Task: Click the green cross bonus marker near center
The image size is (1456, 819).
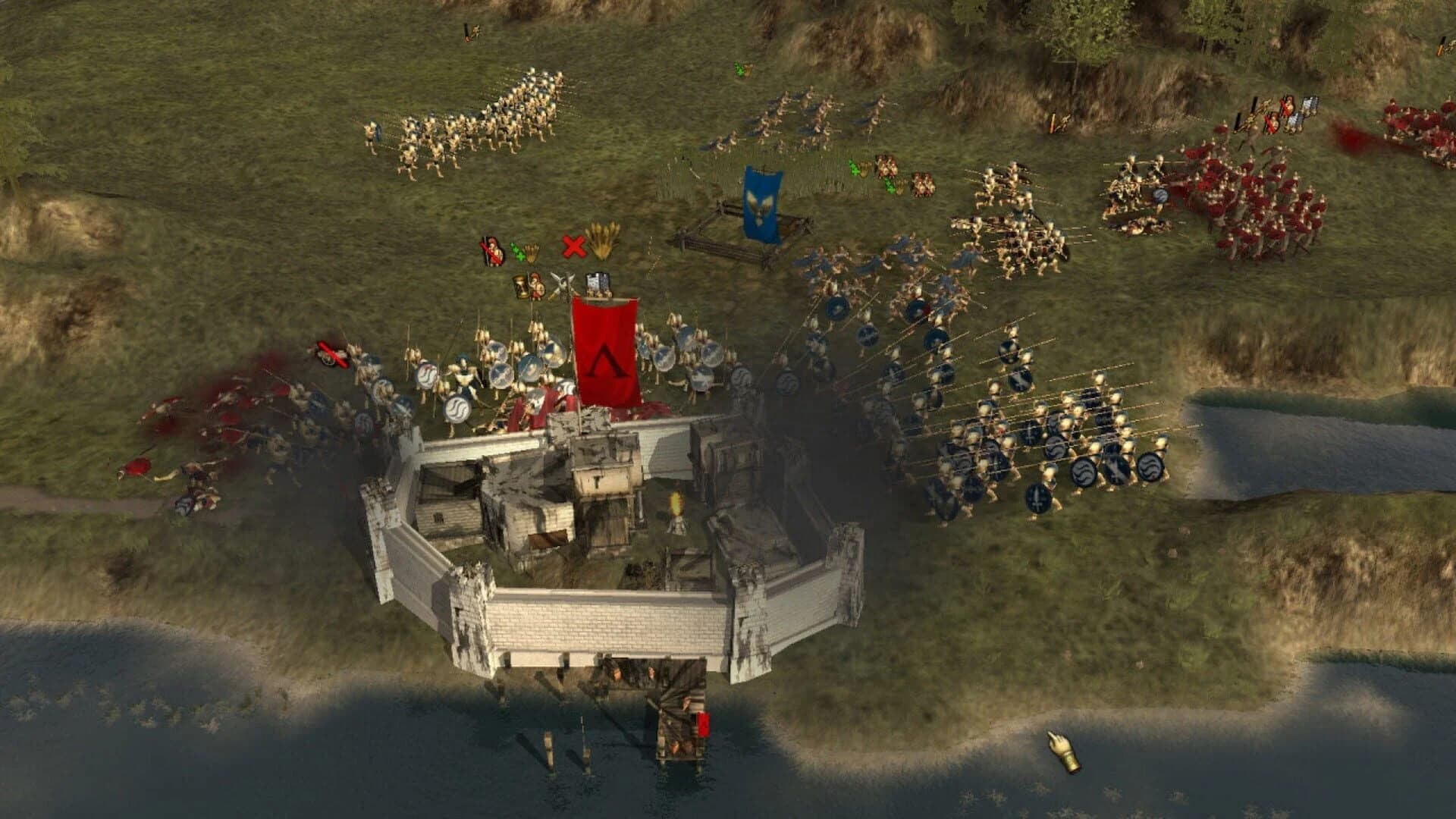Action: click(853, 169)
